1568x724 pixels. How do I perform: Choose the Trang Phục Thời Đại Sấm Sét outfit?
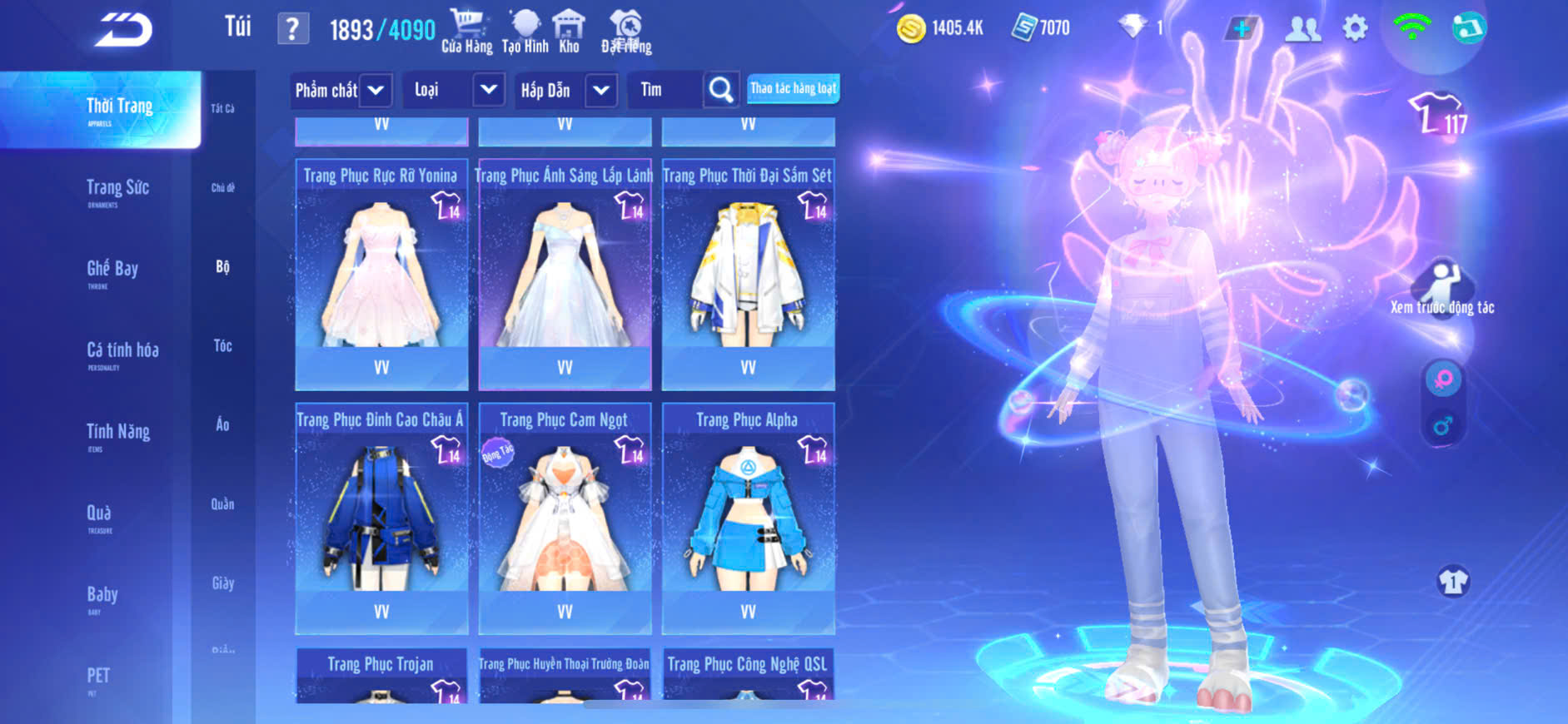coord(748,275)
